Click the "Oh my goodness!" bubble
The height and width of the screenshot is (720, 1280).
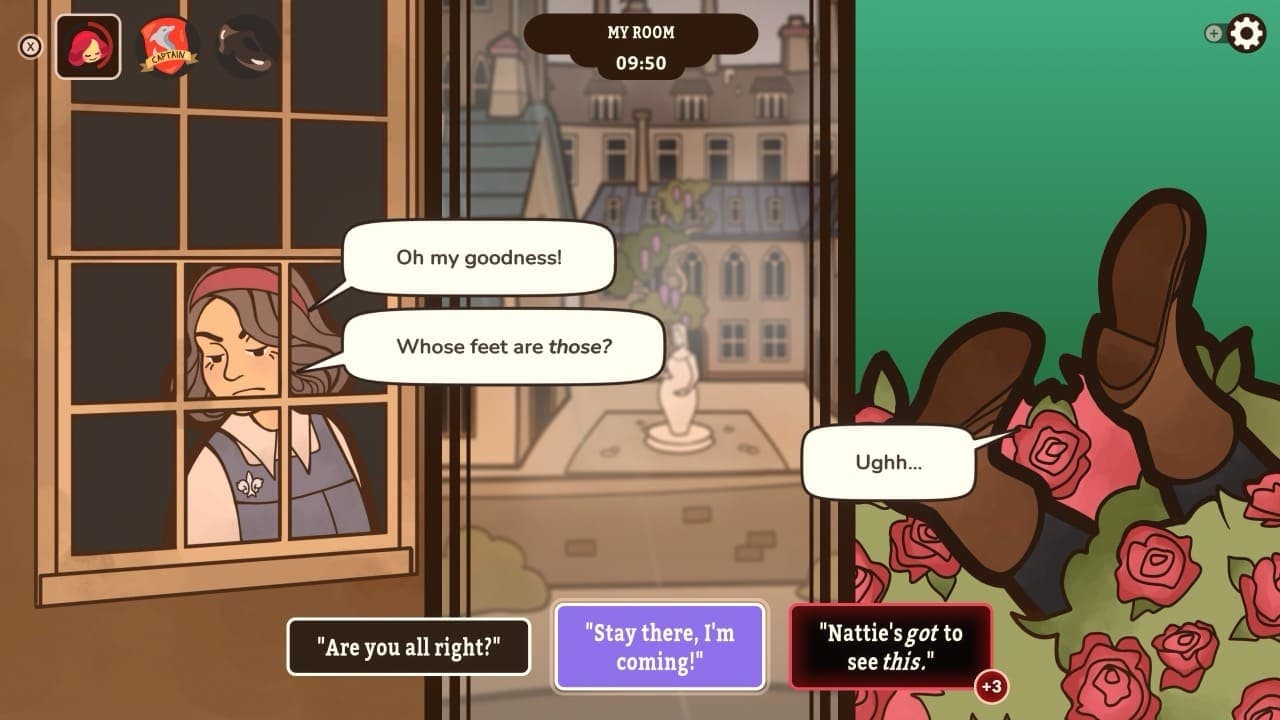coord(478,258)
